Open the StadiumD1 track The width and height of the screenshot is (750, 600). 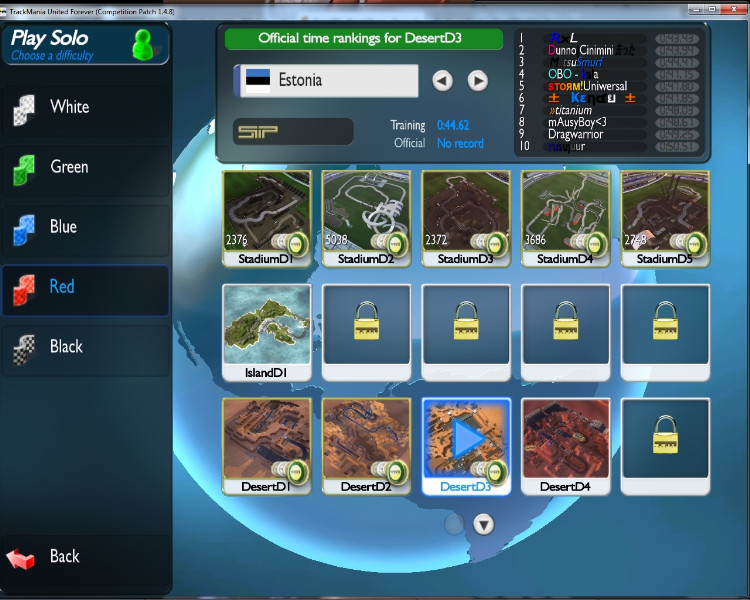[266, 214]
